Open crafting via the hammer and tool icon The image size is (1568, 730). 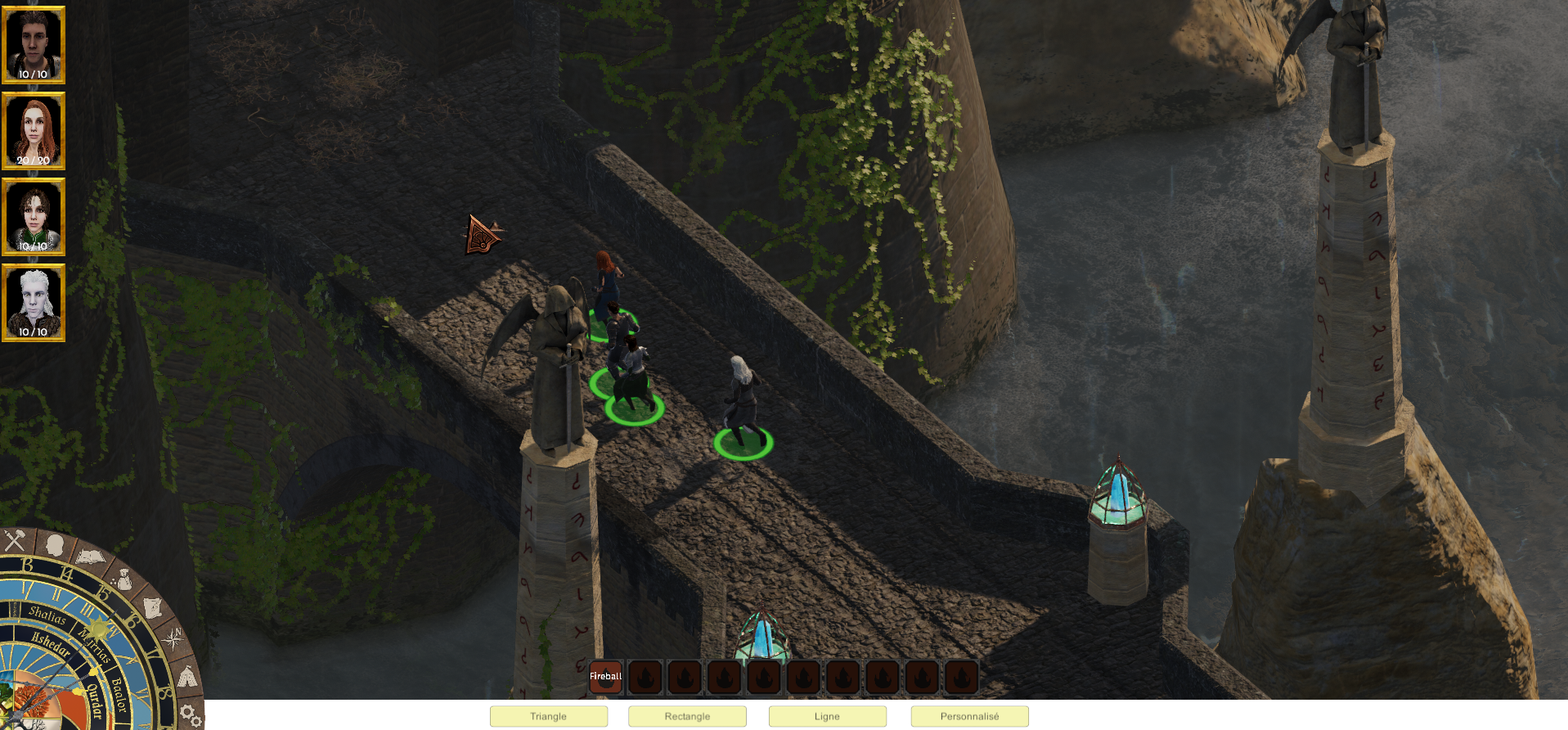tap(15, 540)
